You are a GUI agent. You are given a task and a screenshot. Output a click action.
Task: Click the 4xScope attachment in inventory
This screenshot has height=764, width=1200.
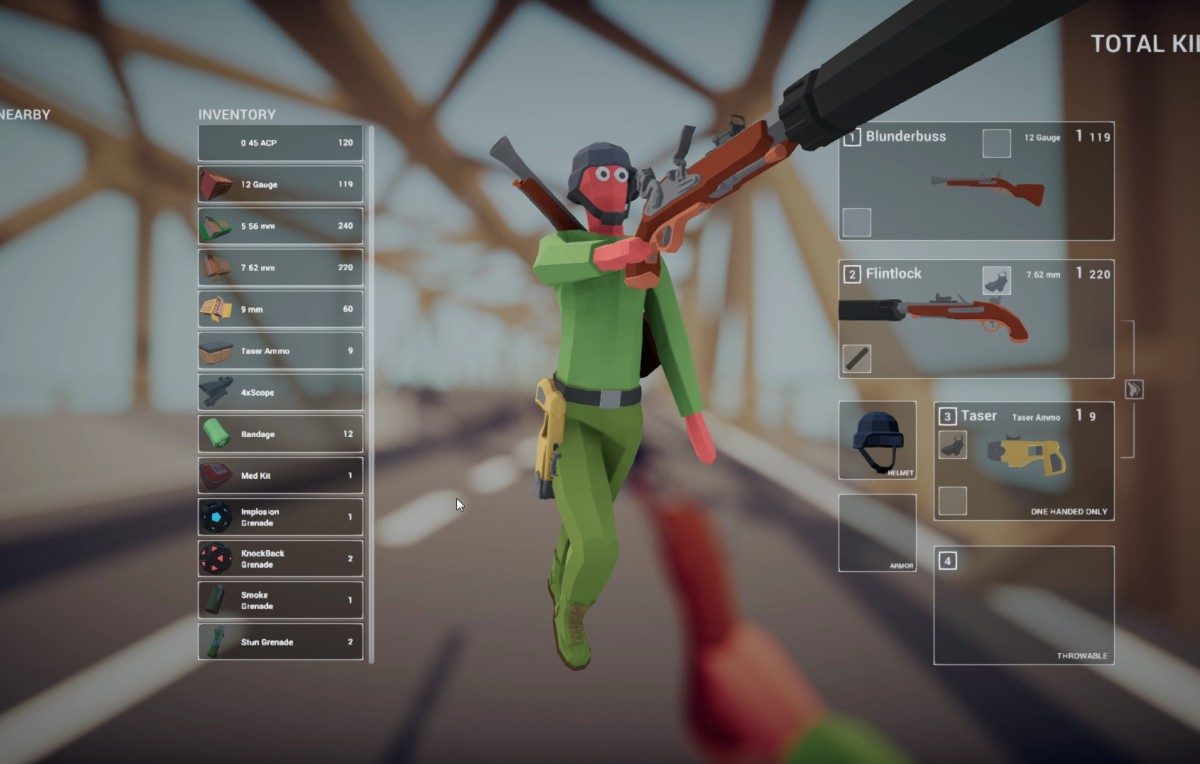click(x=280, y=392)
